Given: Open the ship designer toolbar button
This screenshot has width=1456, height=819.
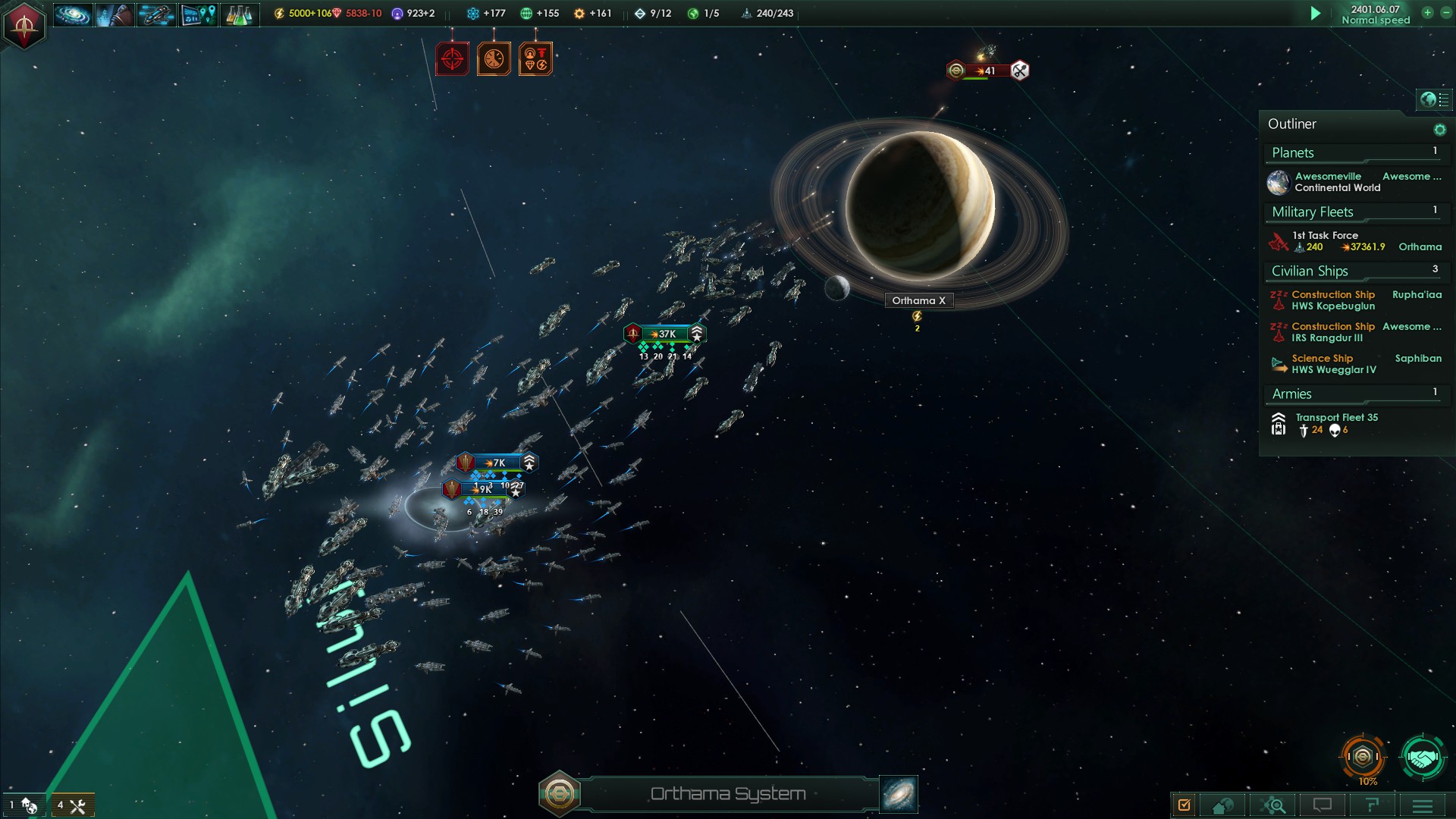Looking at the screenshot, I should coord(156,14).
